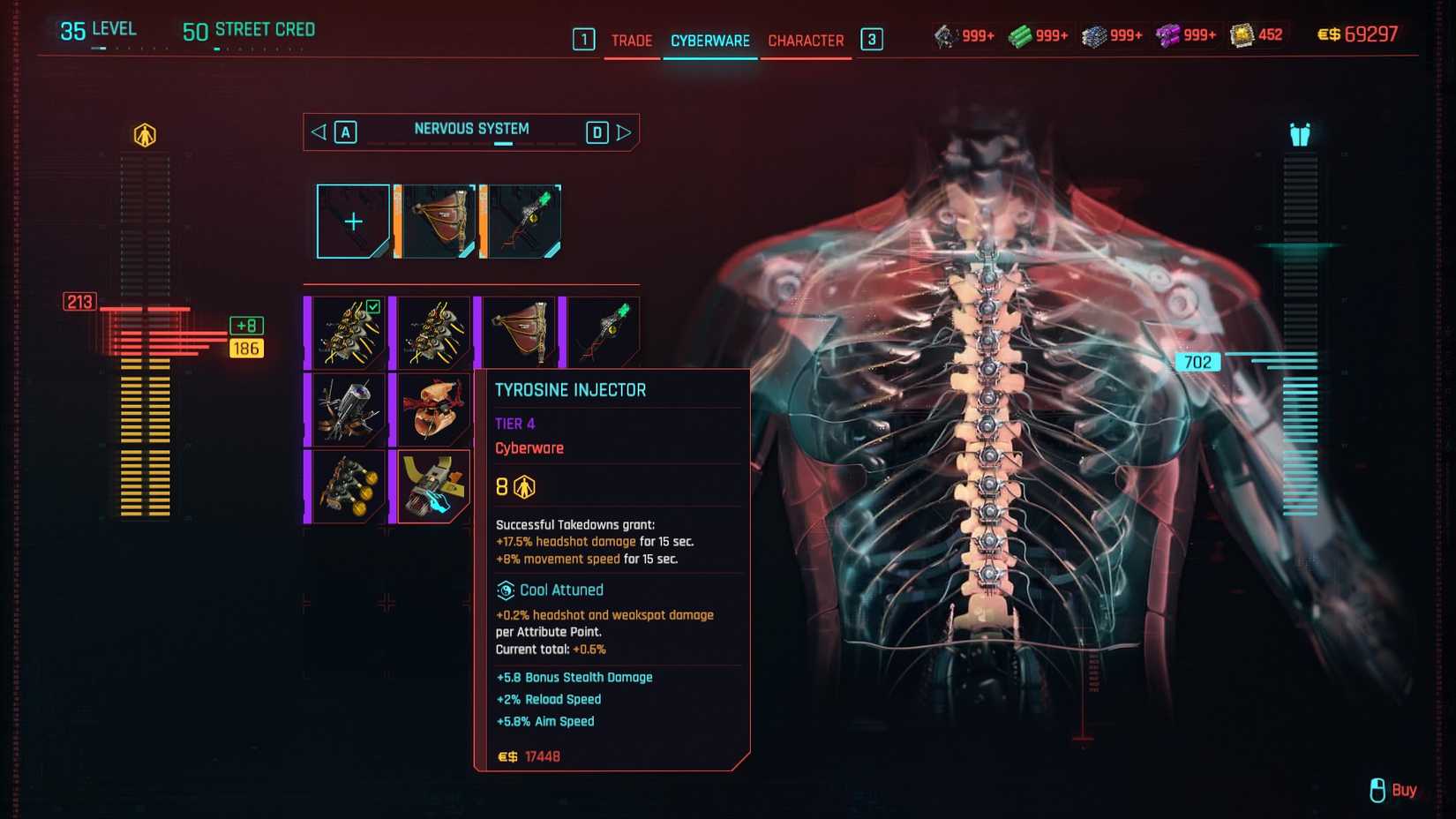The image size is (1456, 819).
Task: Switch to the Trade tab
Action: tap(631, 40)
